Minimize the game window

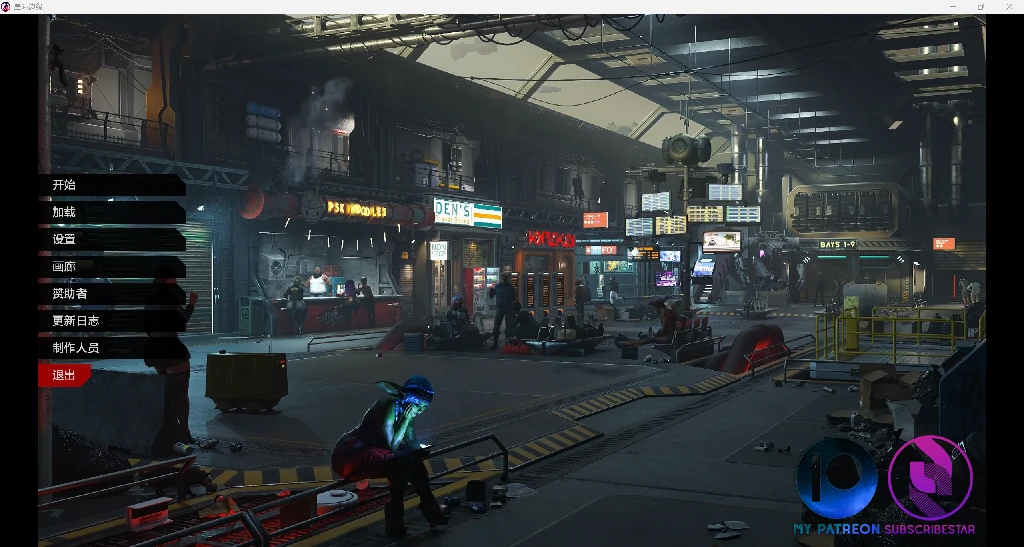coord(953,6)
